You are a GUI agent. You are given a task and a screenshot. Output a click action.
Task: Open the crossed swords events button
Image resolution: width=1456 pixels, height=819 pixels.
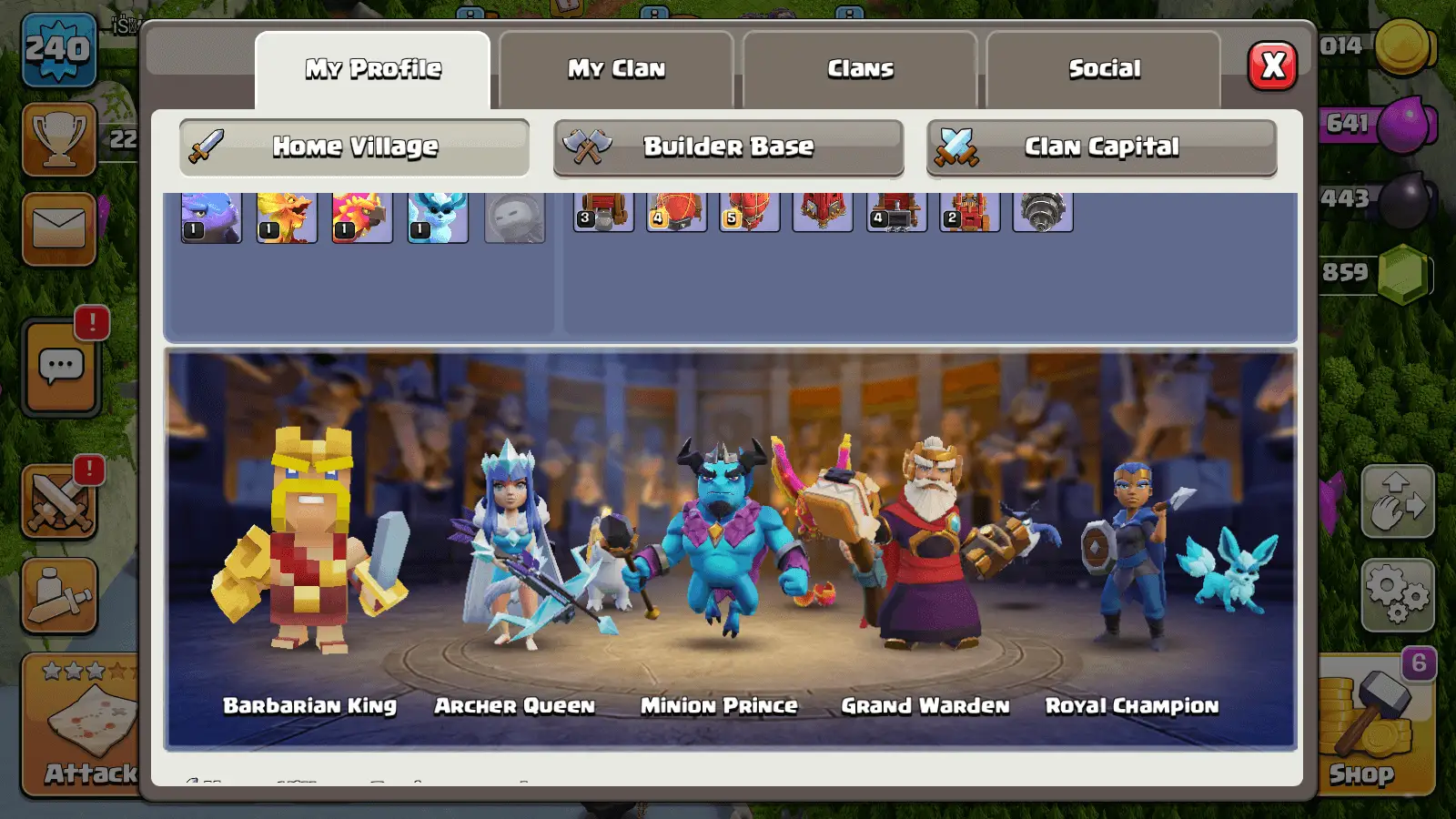click(59, 502)
